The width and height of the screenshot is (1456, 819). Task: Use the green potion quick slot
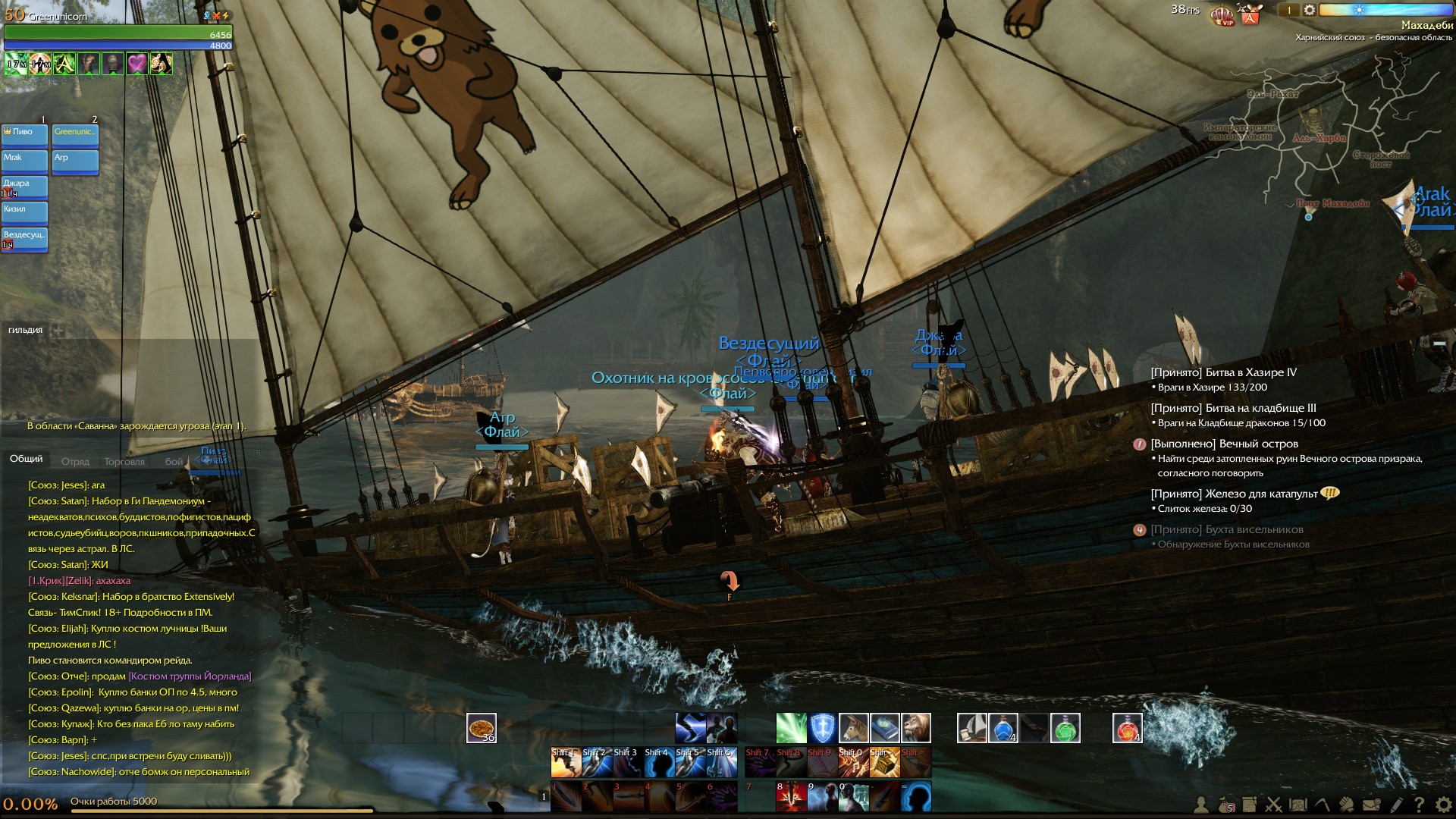(x=1065, y=728)
